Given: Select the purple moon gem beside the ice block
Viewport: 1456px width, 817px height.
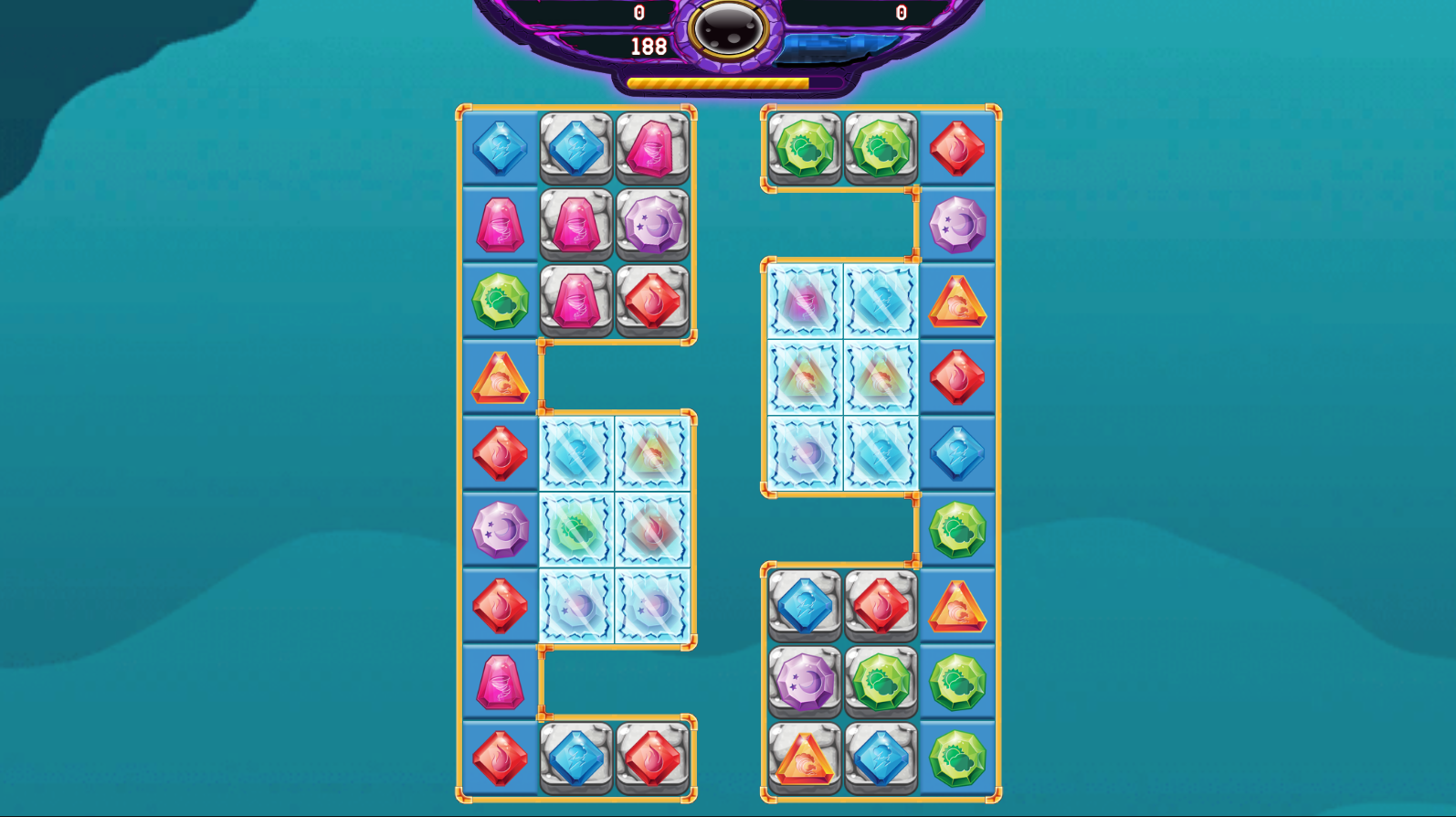Looking at the screenshot, I should coord(500,530).
